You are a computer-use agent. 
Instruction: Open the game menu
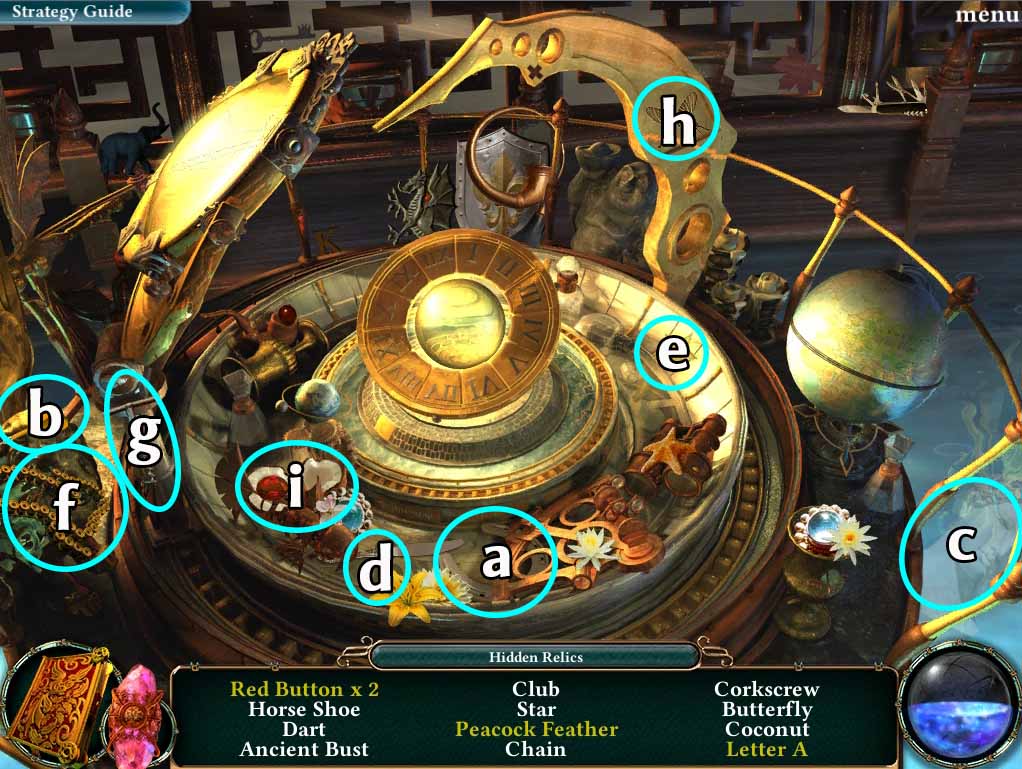tap(986, 14)
